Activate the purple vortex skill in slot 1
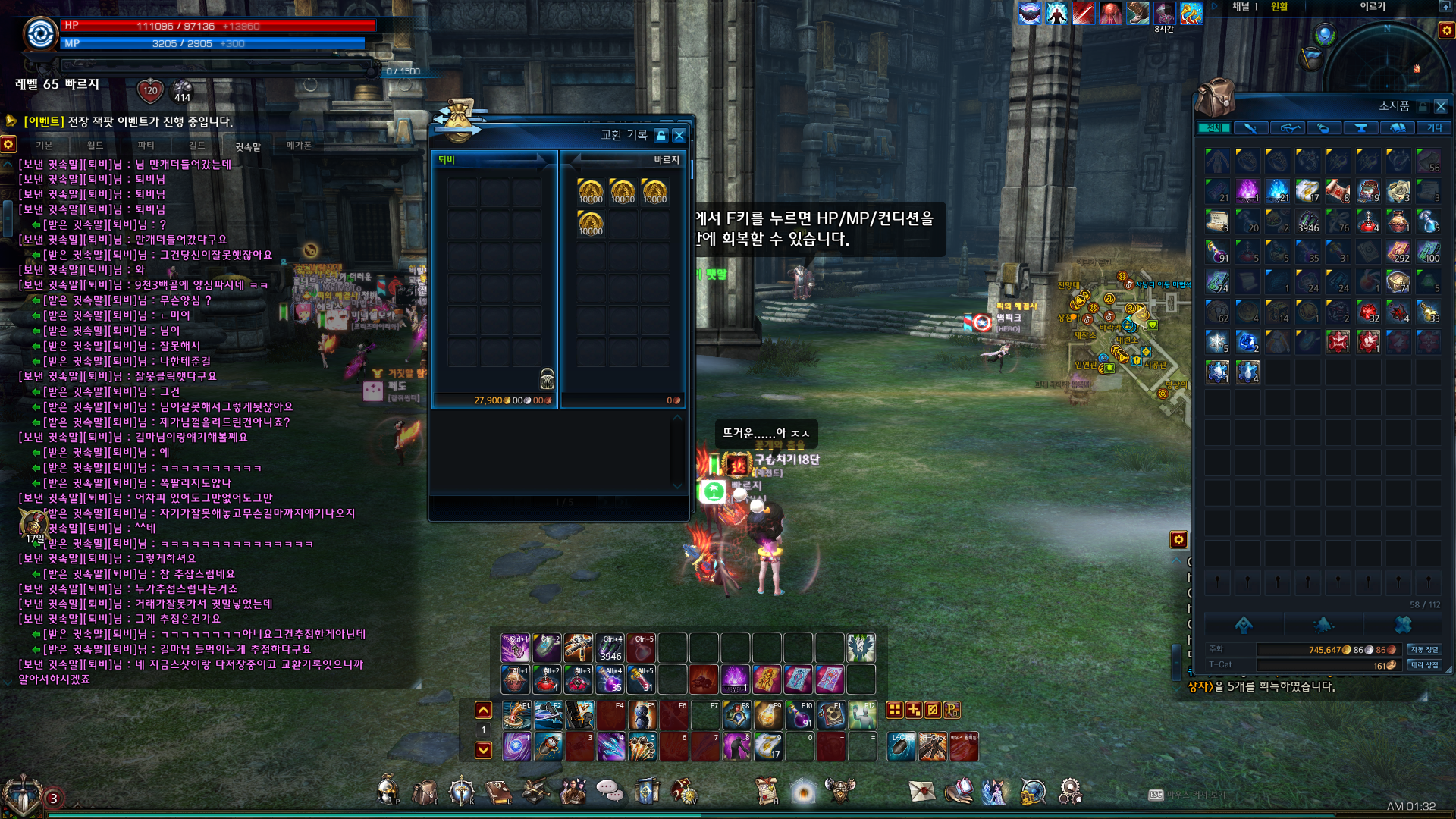The width and height of the screenshot is (1456, 819). click(516, 746)
